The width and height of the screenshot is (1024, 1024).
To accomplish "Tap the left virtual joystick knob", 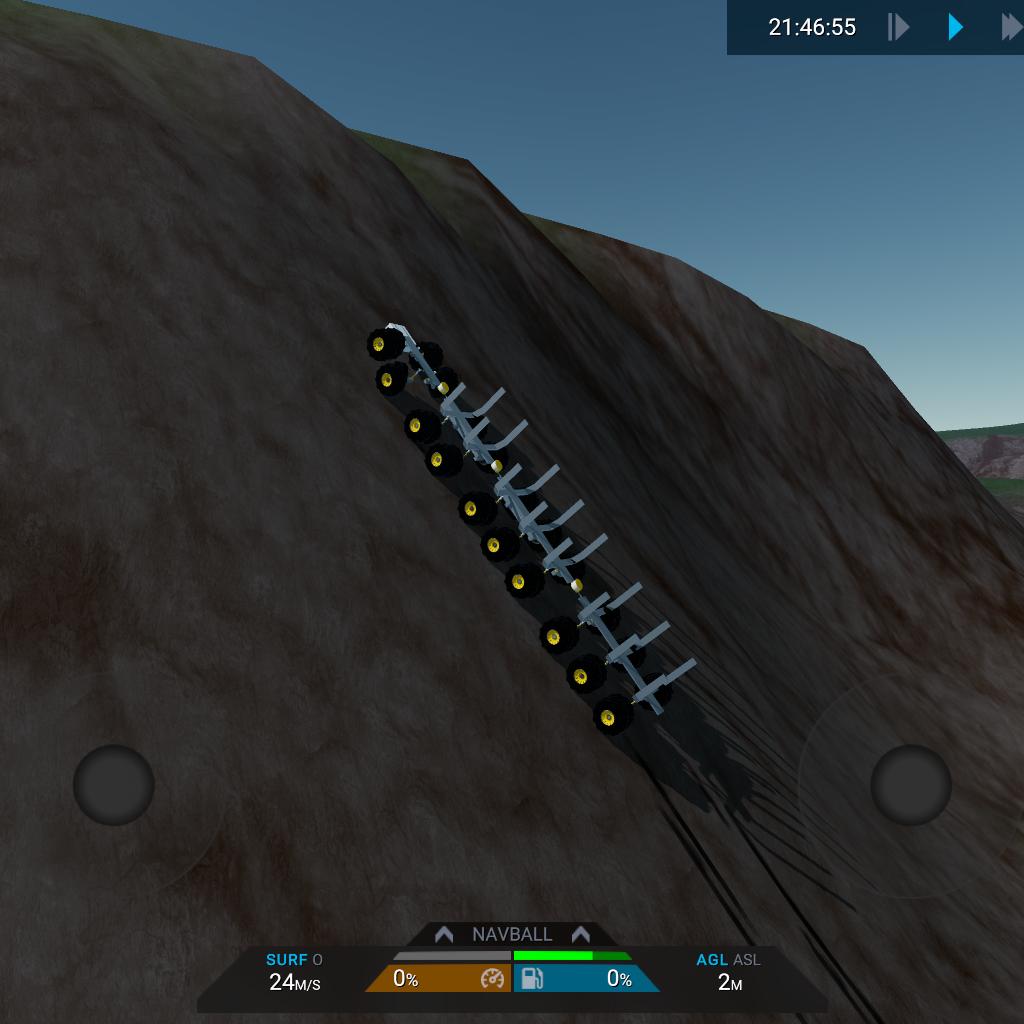I will click(x=114, y=785).
